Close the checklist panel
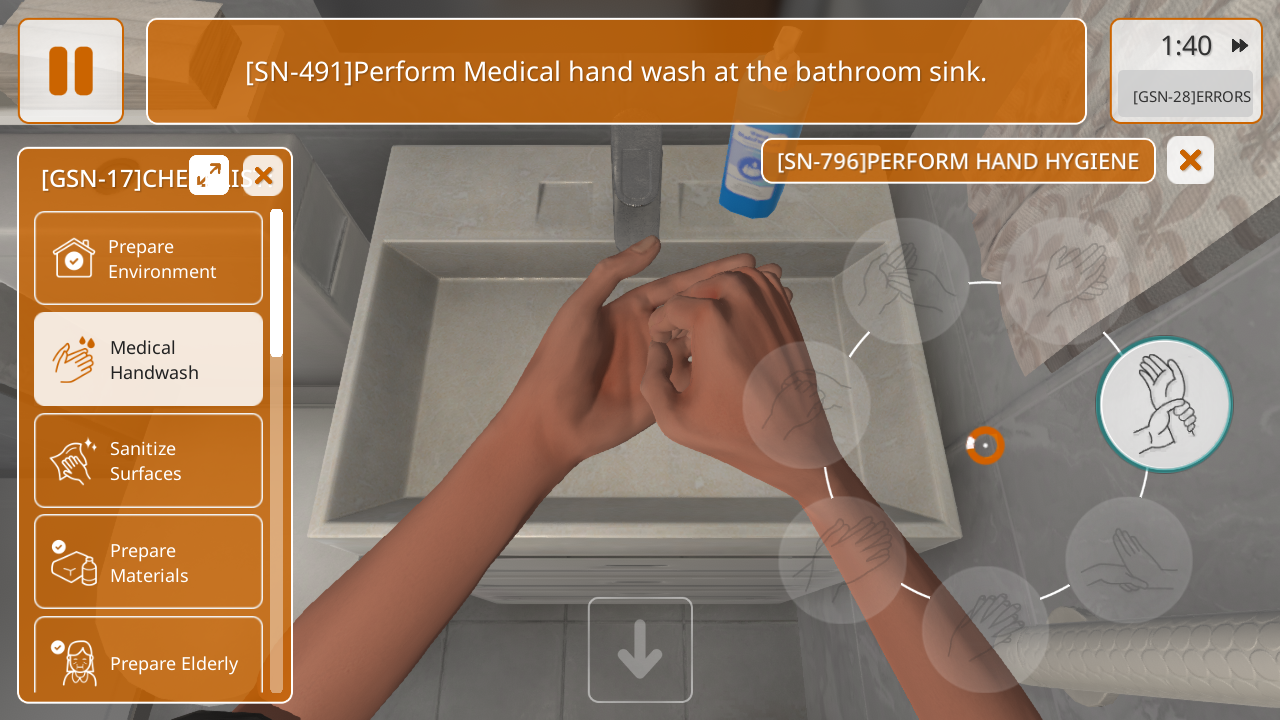Screen dimensions: 1280x720 (x=263, y=176)
